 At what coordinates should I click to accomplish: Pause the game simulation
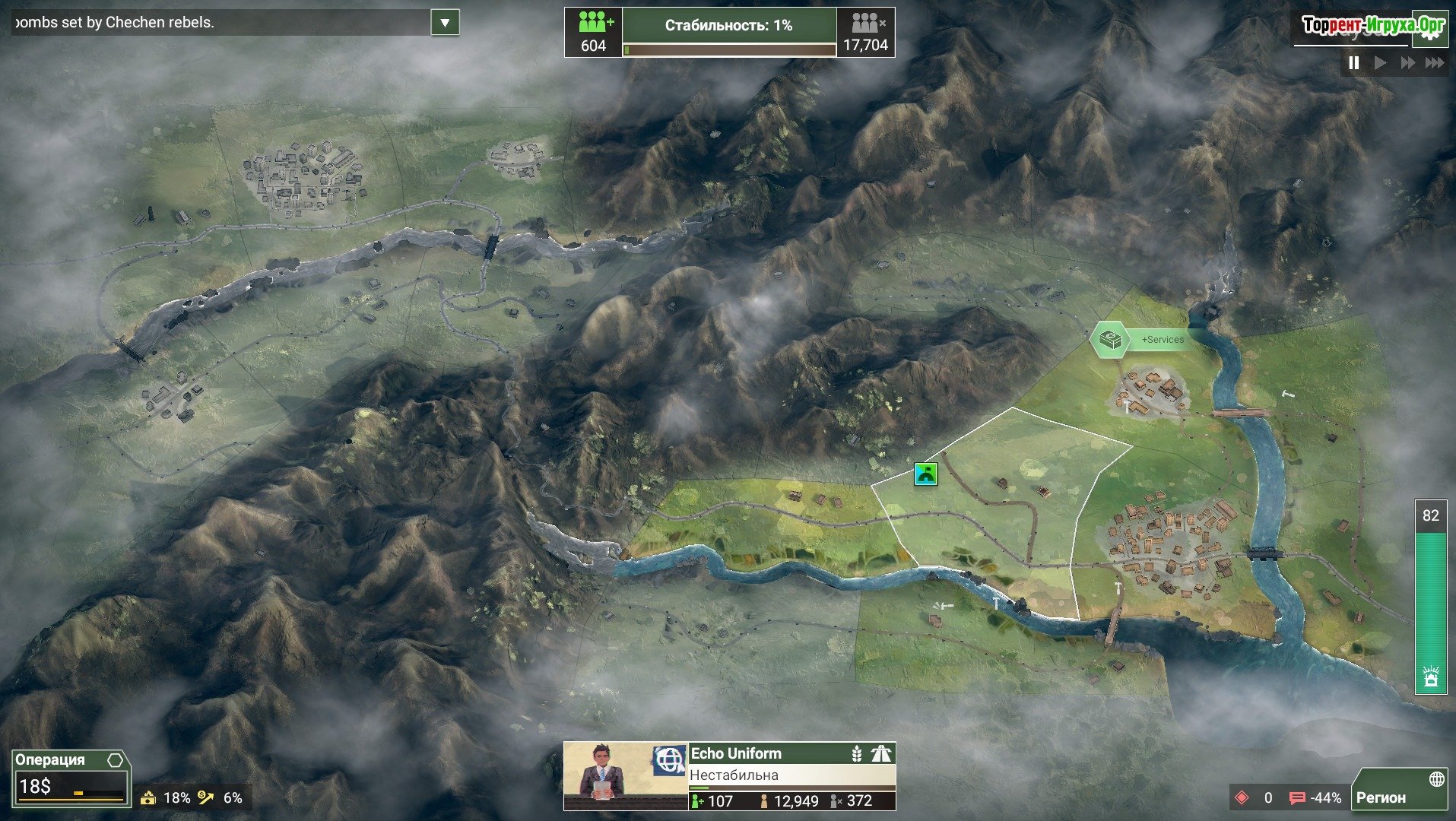click(1354, 63)
